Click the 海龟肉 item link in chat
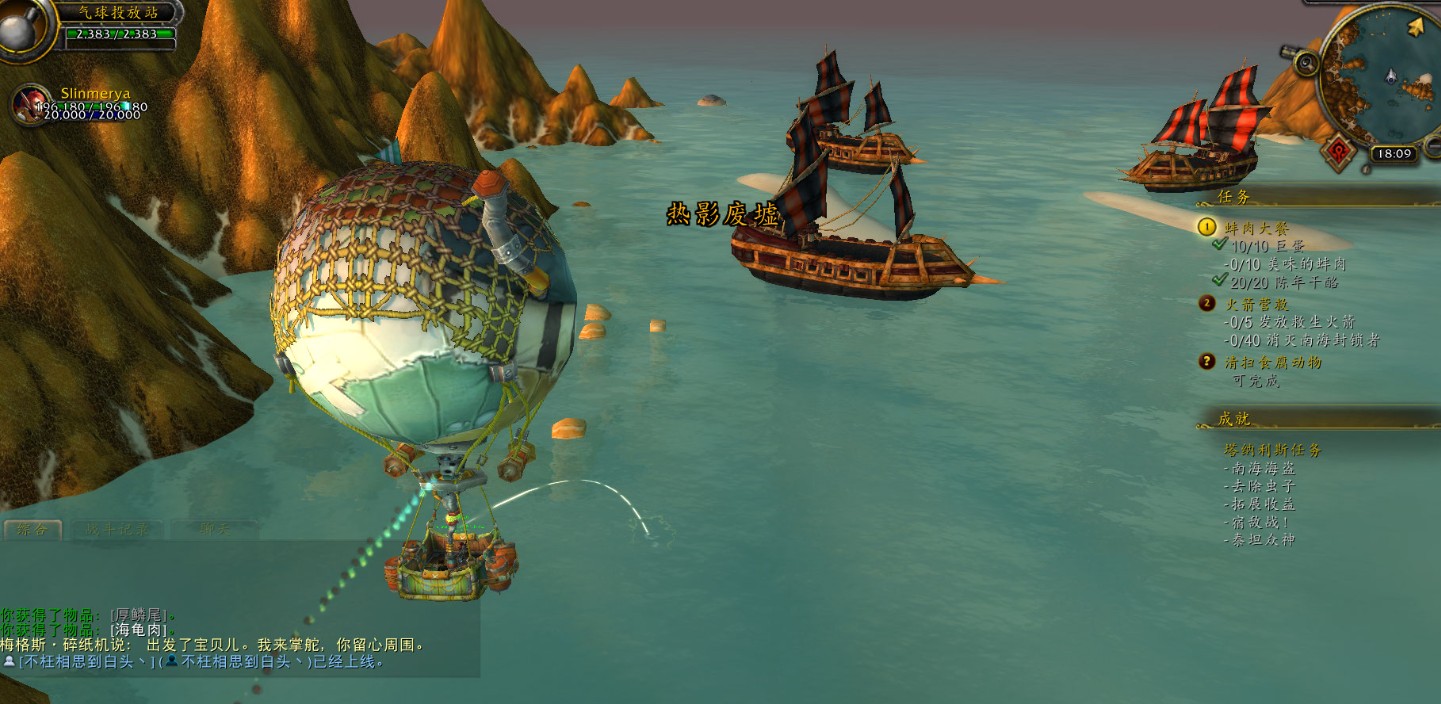The height and width of the screenshot is (704, 1441). point(138,630)
